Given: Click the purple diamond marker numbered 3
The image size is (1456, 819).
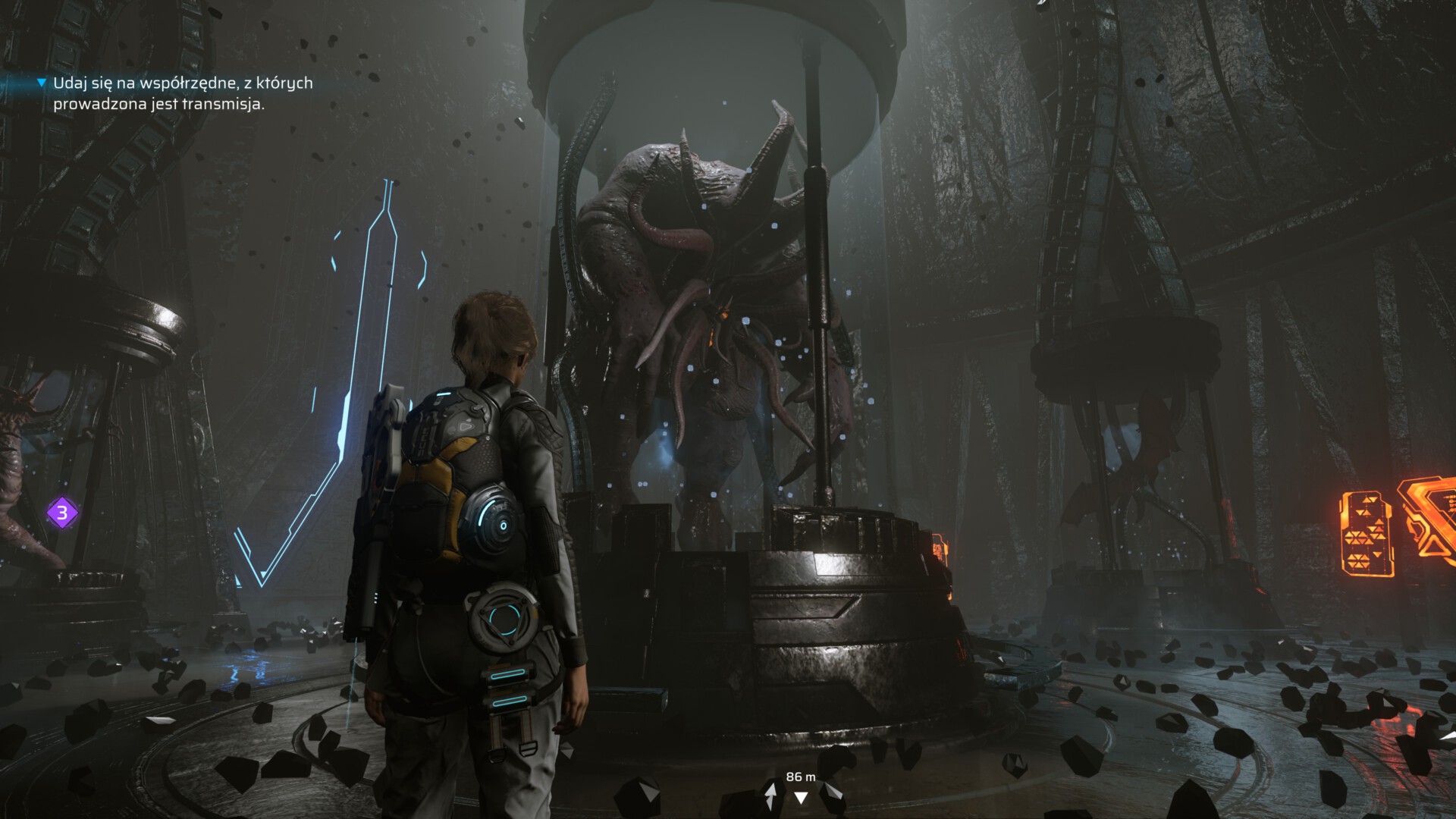Looking at the screenshot, I should click(x=62, y=513).
